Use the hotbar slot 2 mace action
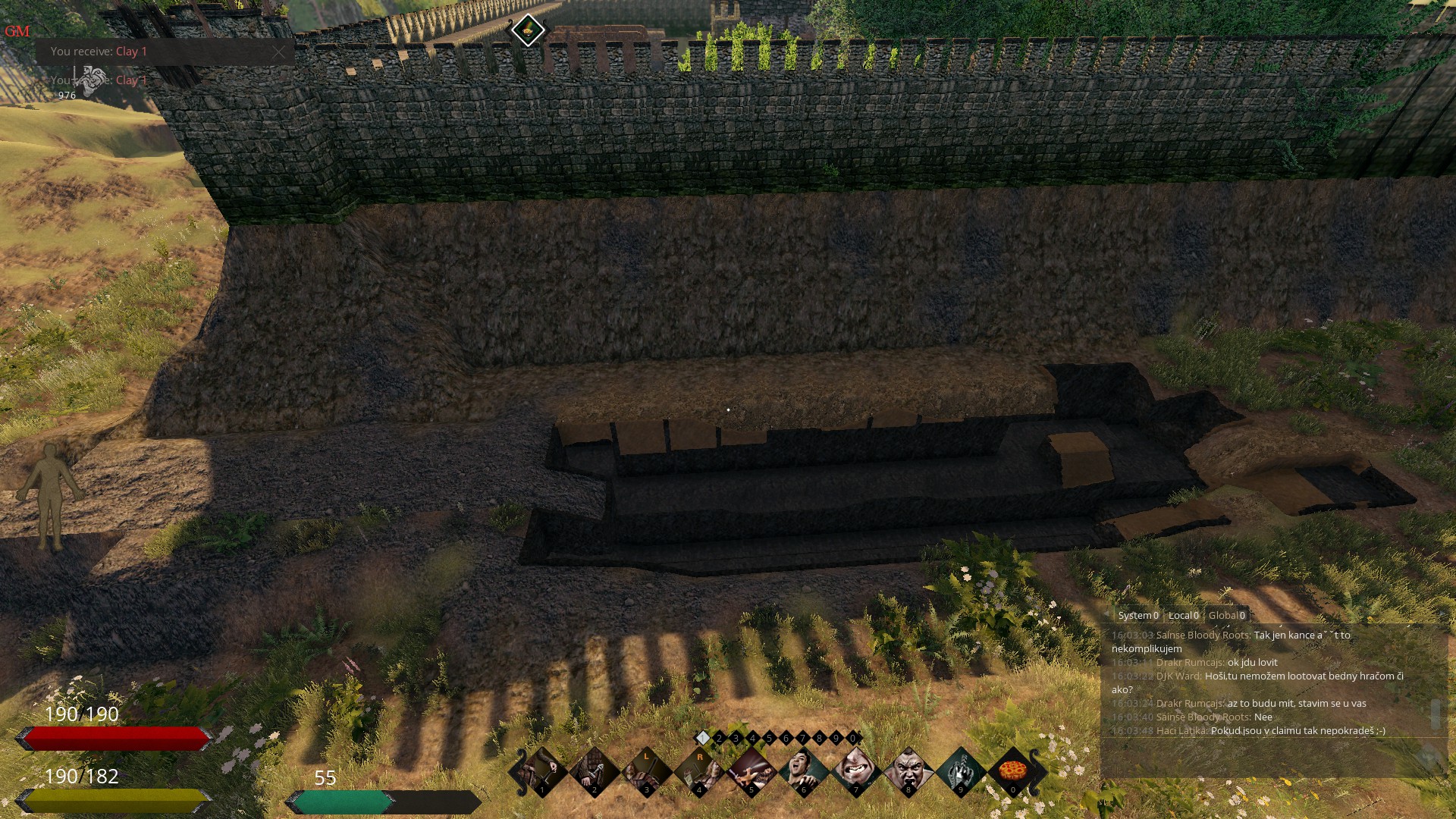This screenshot has height=819, width=1456. pos(594,771)
